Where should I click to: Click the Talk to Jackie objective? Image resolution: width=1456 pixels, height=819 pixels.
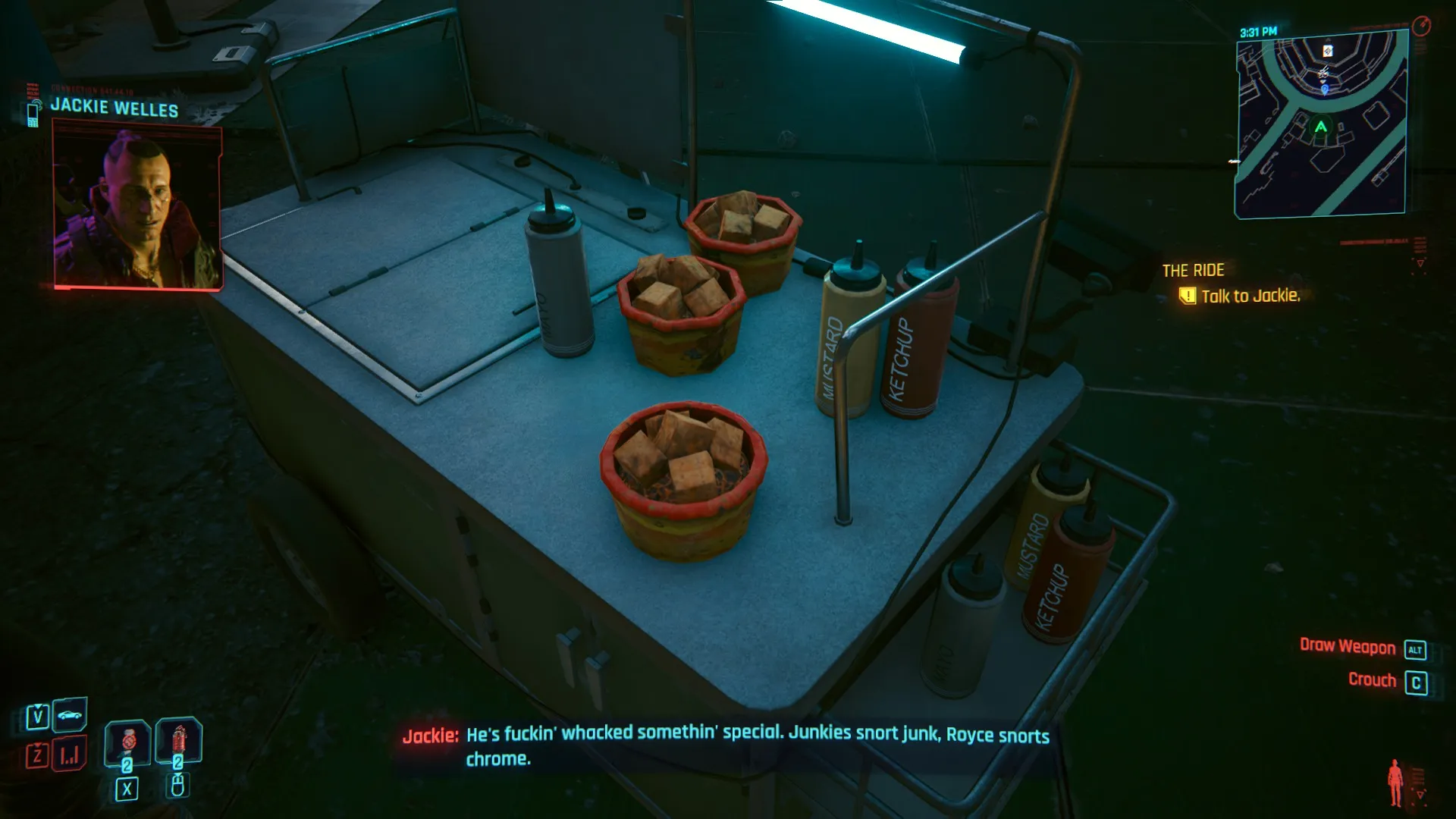coord(1250,296)
